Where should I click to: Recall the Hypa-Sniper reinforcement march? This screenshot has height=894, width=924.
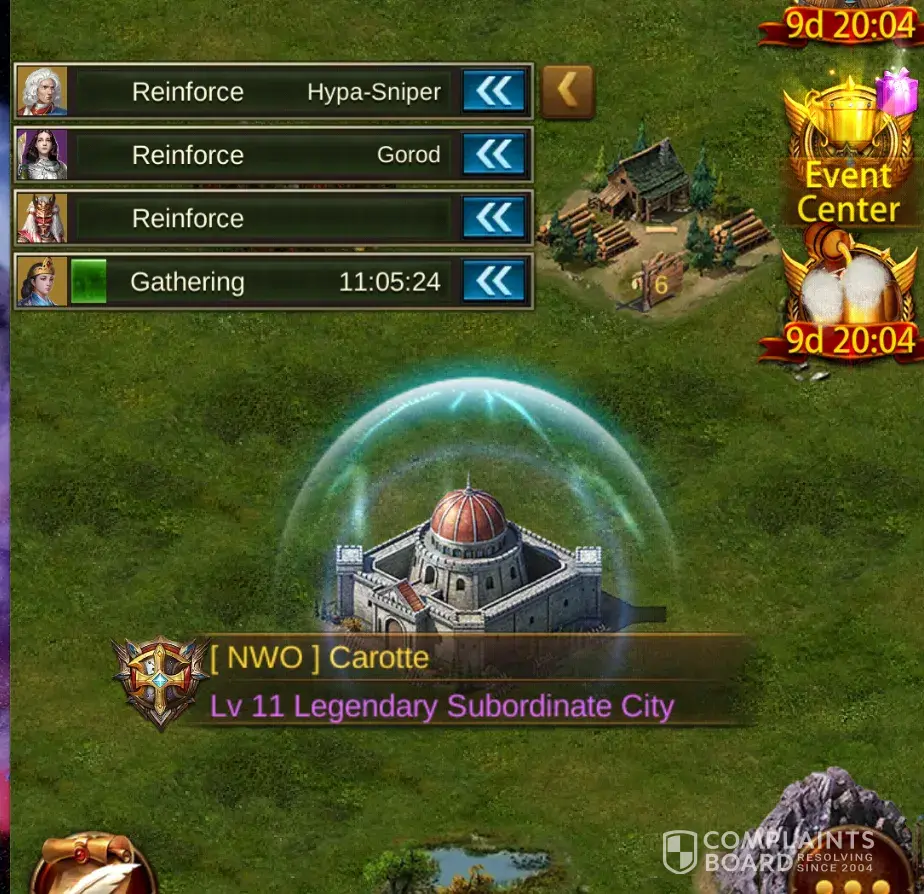tap(494, 92)
